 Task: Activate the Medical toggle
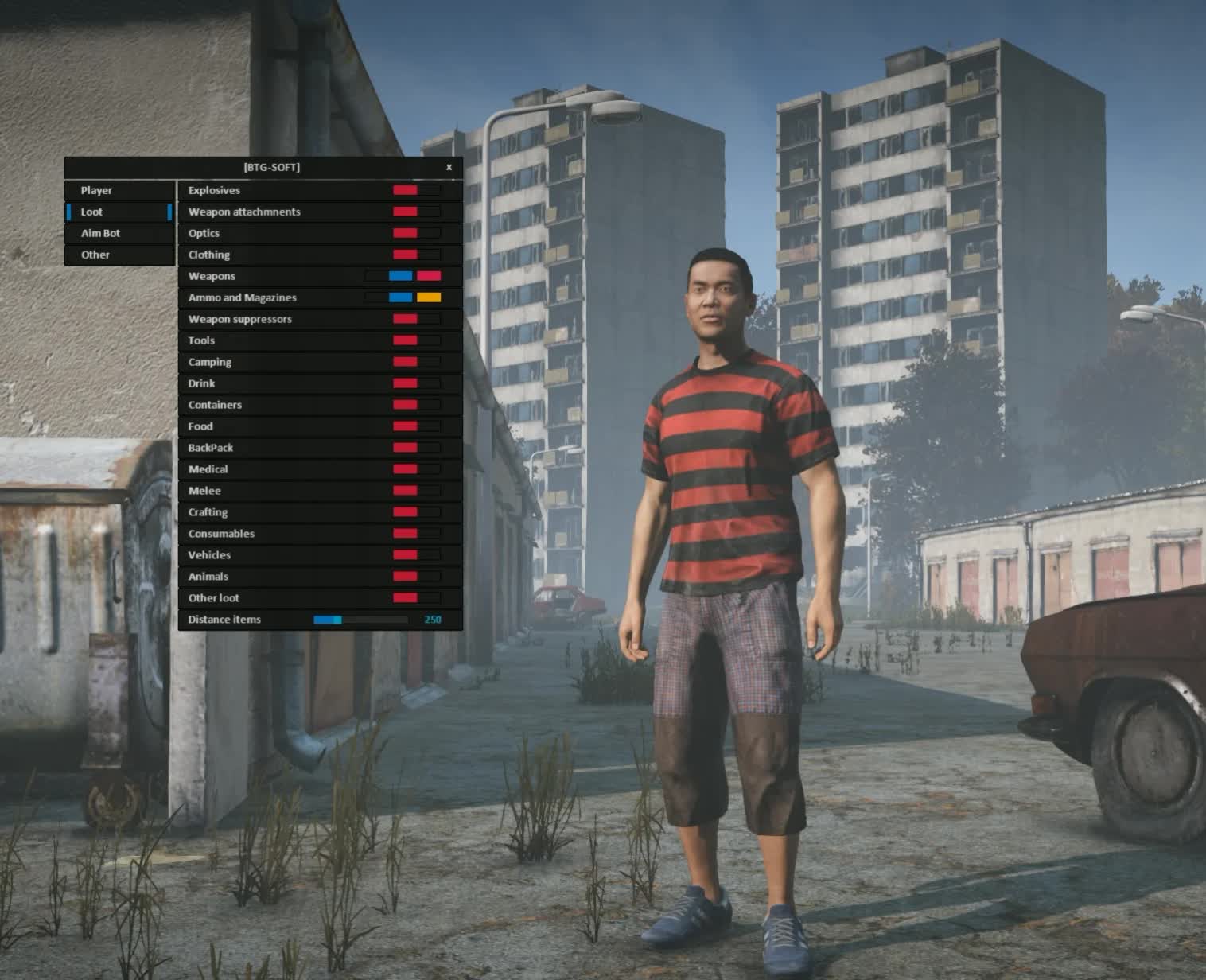(416, 470)
